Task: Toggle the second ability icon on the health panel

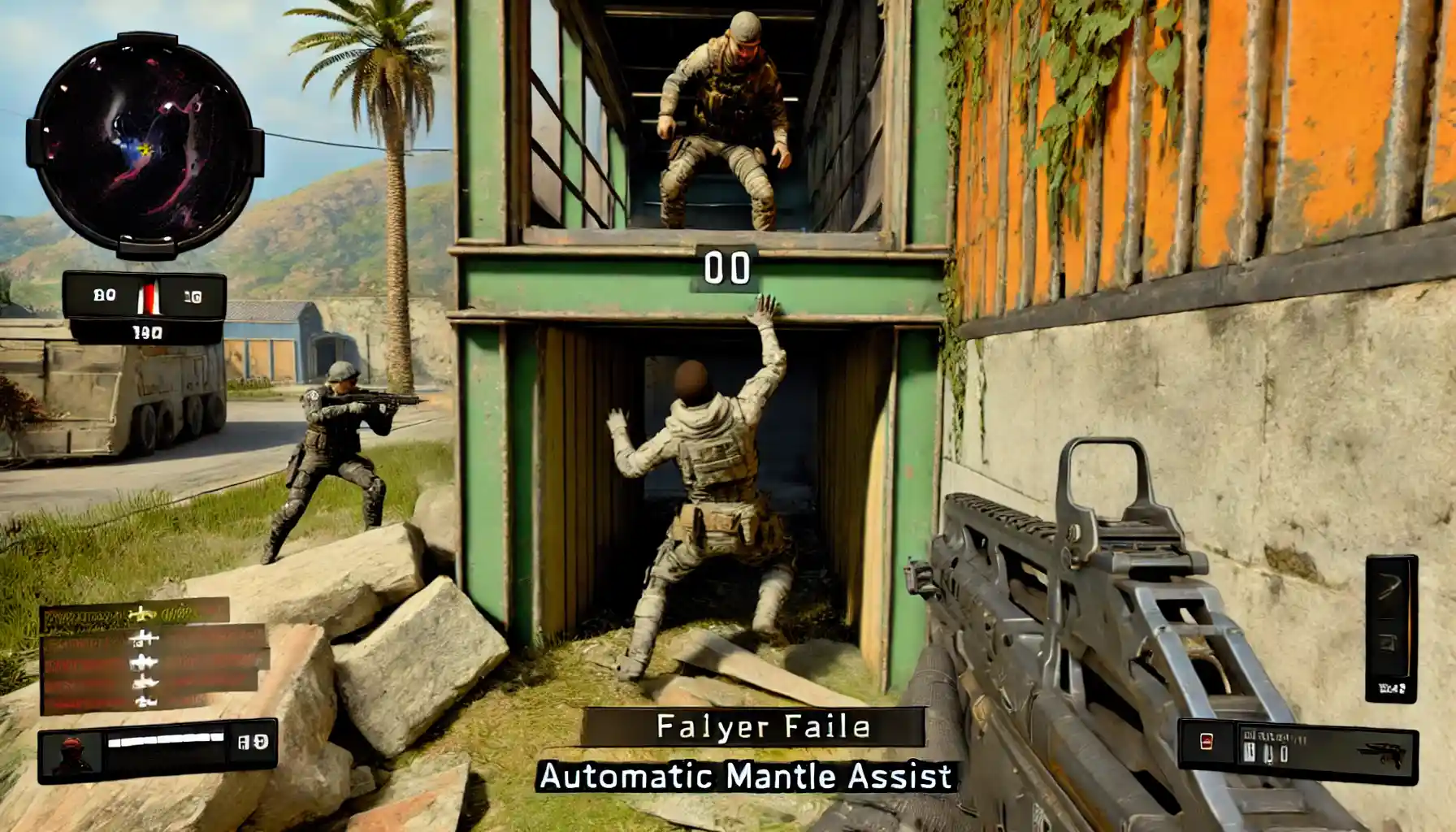Action: pos(261,743)
